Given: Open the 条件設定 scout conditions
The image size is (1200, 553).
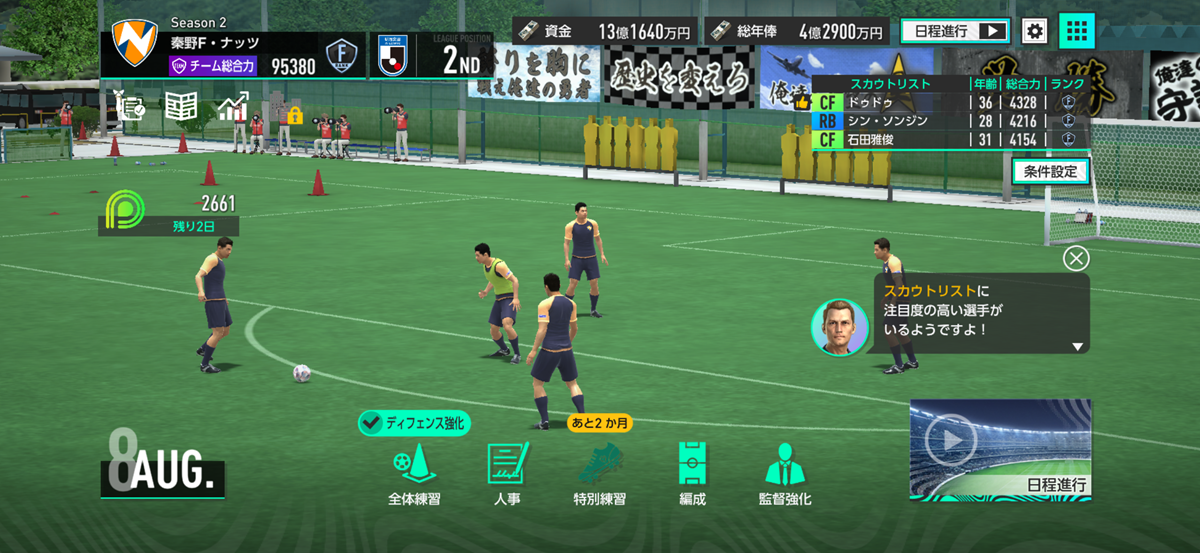Looking at the screenshot, I should 1050,171.
